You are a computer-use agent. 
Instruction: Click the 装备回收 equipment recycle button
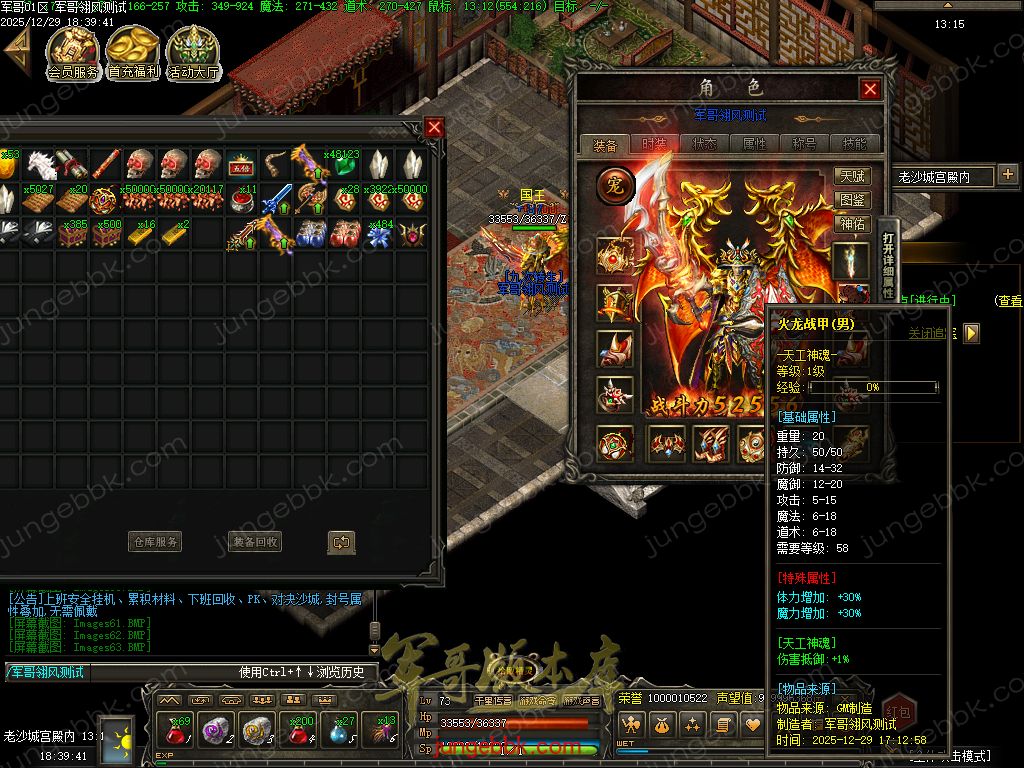pos(255,542)
